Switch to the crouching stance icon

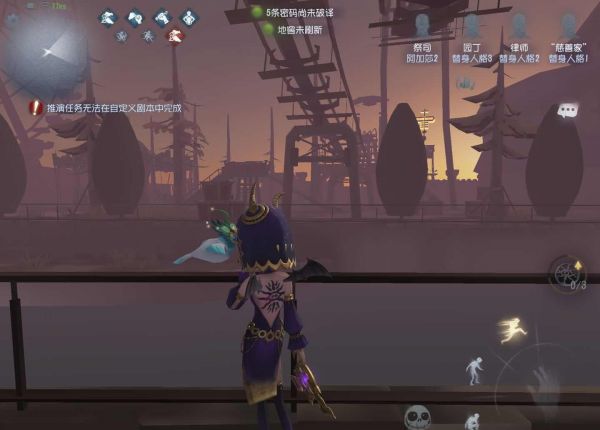[x=473, y=421]
